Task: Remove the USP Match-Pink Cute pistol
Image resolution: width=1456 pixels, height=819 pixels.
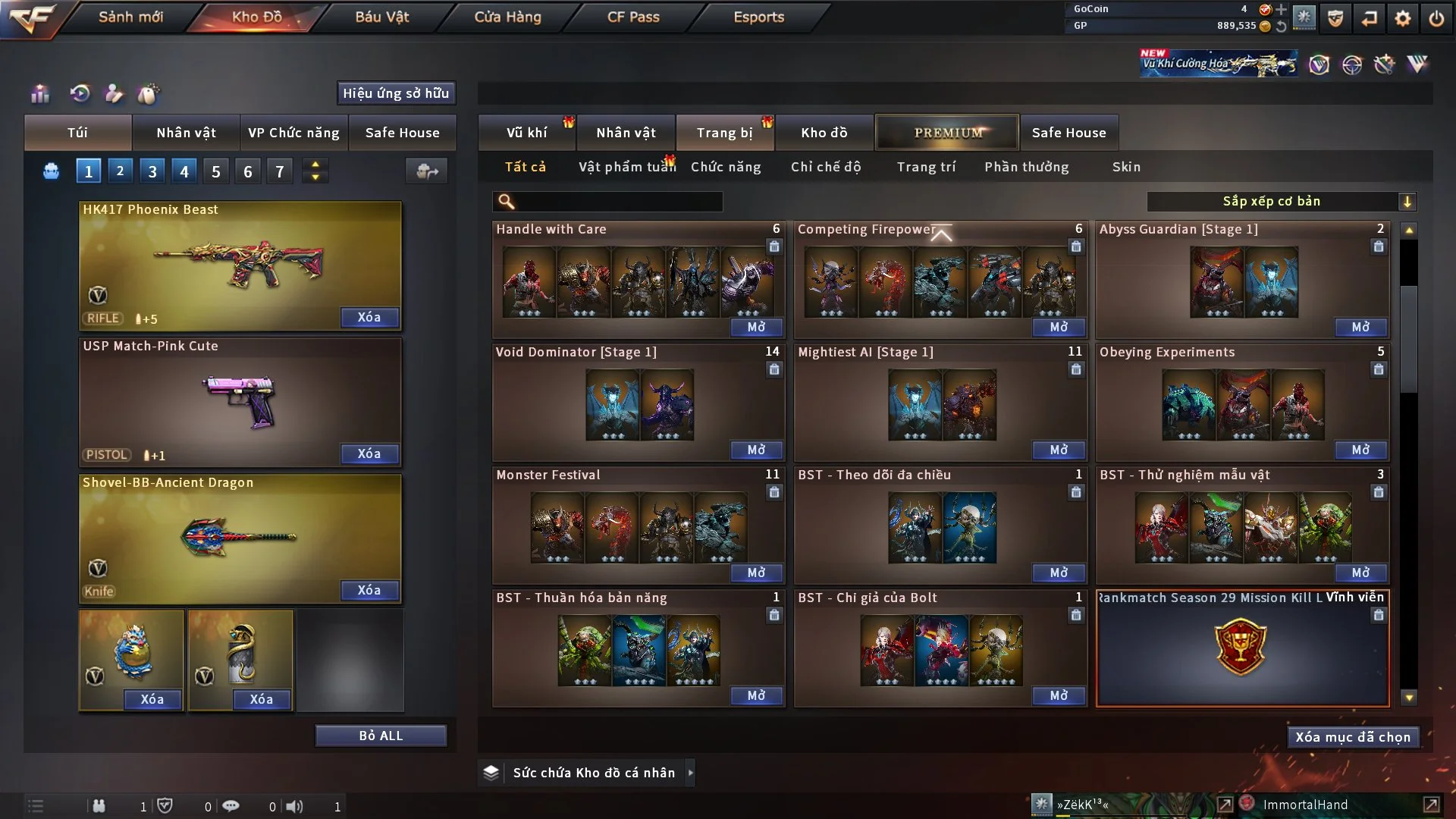Action: (369, 453)
